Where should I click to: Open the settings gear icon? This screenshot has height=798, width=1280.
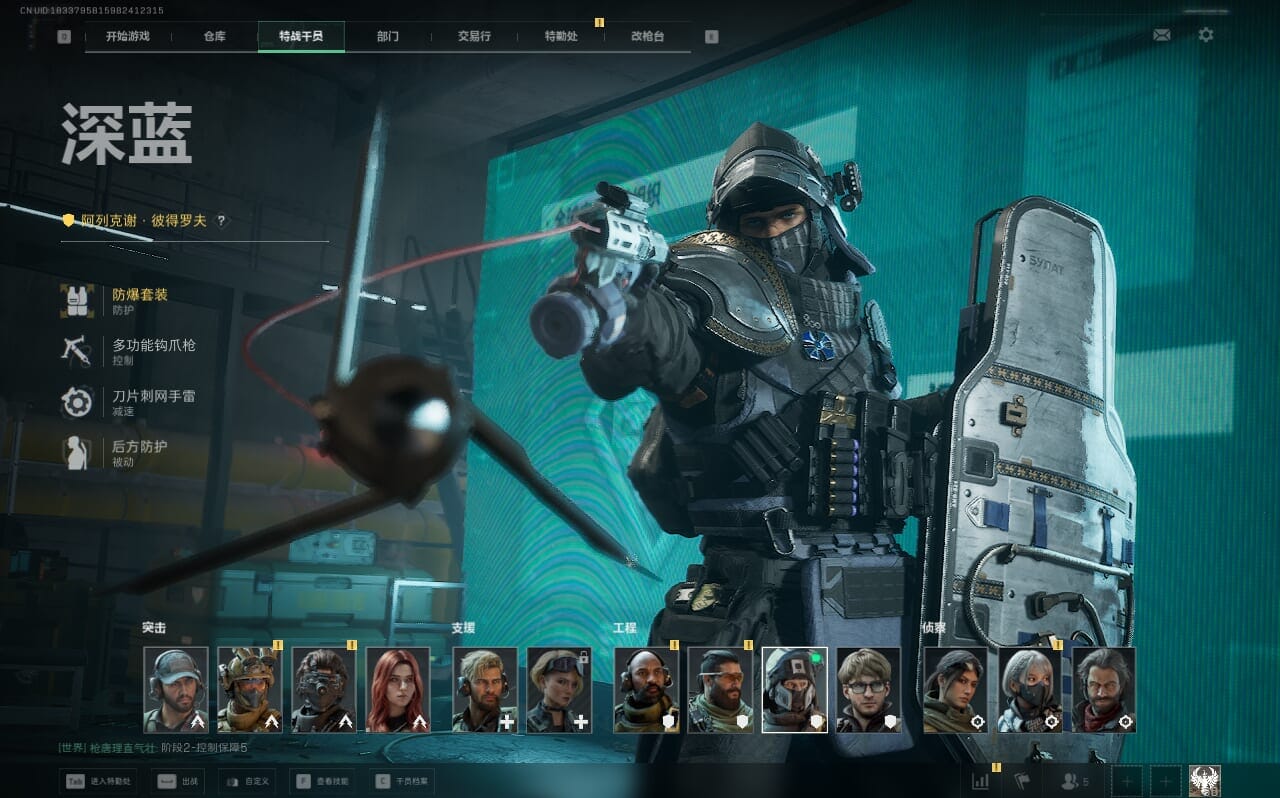pos(1206,35)
